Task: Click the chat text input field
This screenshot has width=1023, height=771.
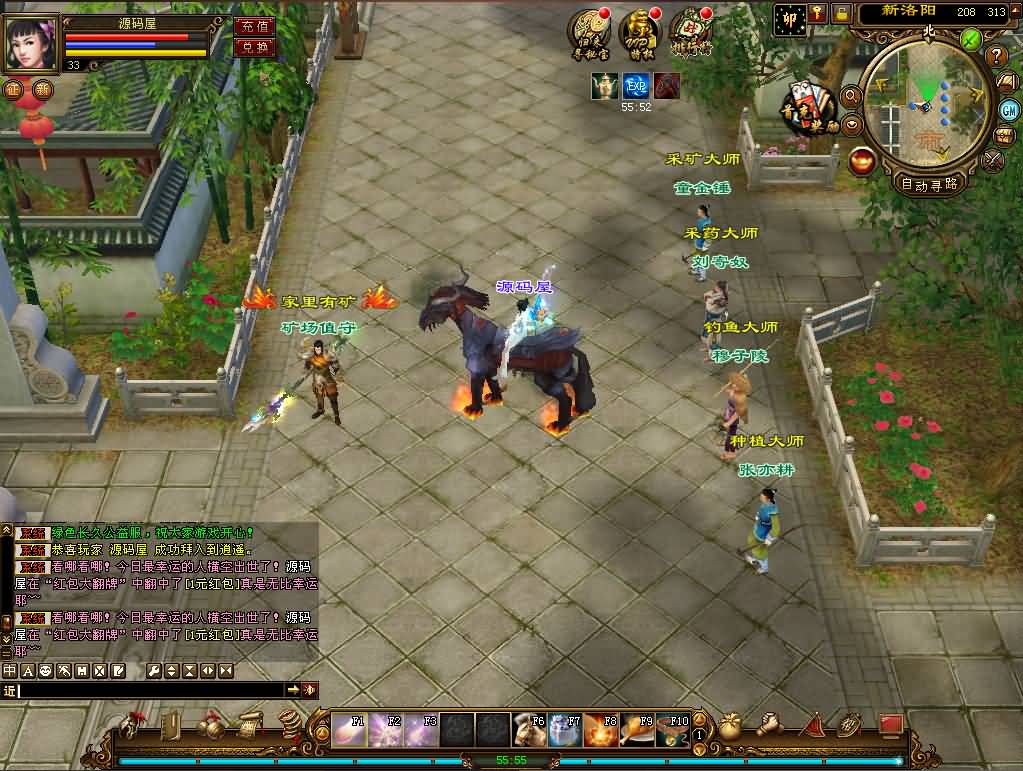Action: pyautogui.click(x=150, y=690)
